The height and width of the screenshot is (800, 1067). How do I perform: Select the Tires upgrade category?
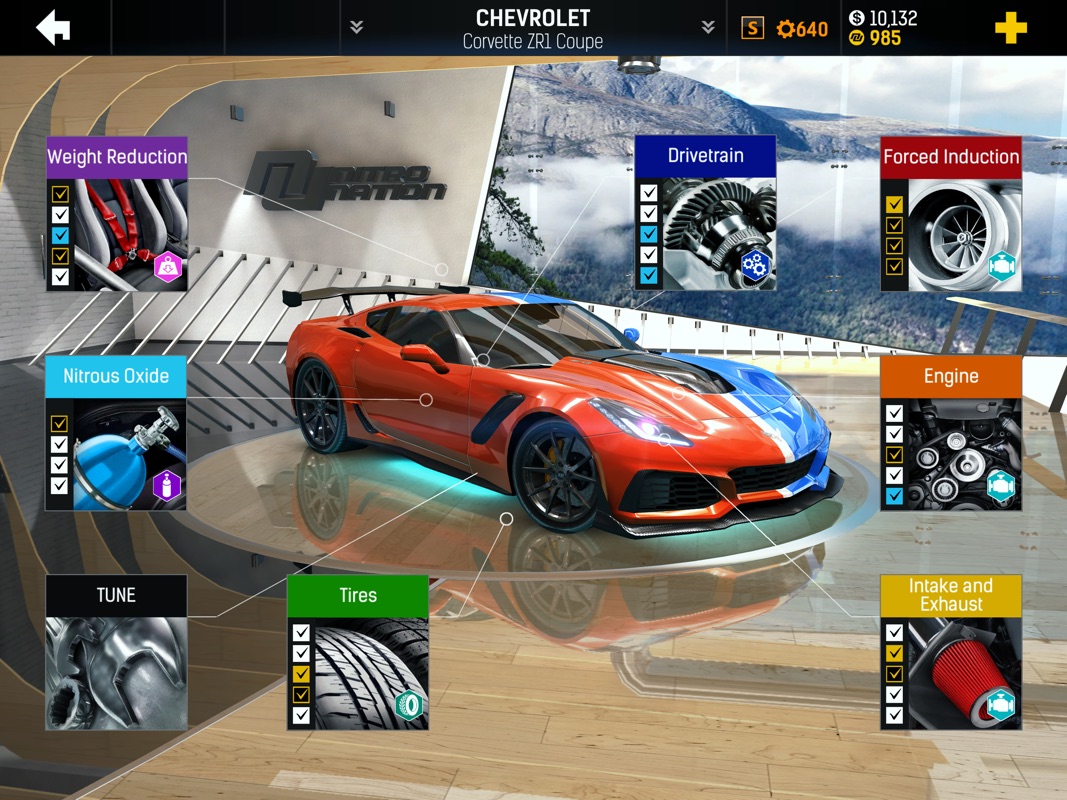pos(357,652)
